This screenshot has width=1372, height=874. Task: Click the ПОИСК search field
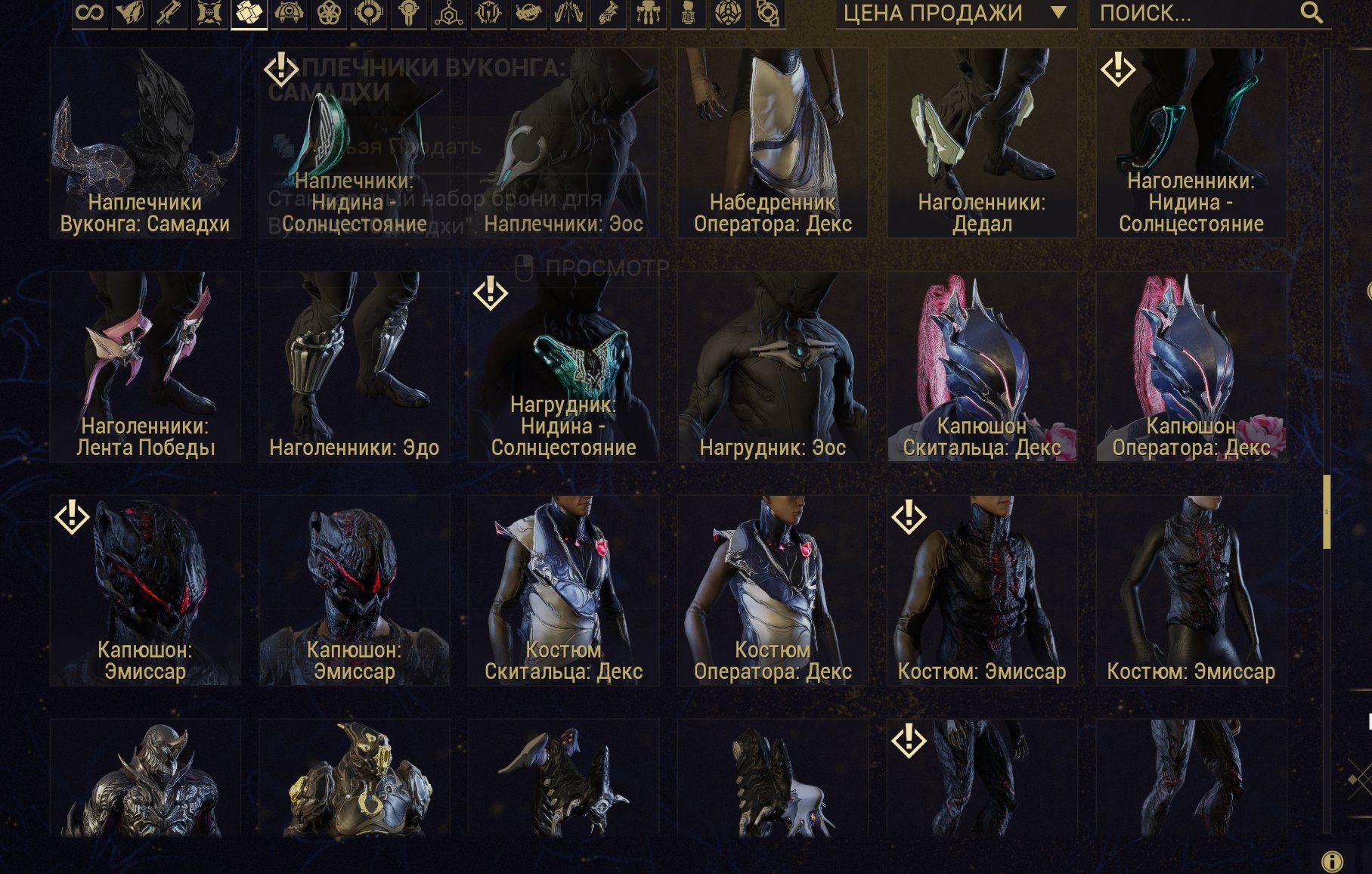tap(1194, 13)
